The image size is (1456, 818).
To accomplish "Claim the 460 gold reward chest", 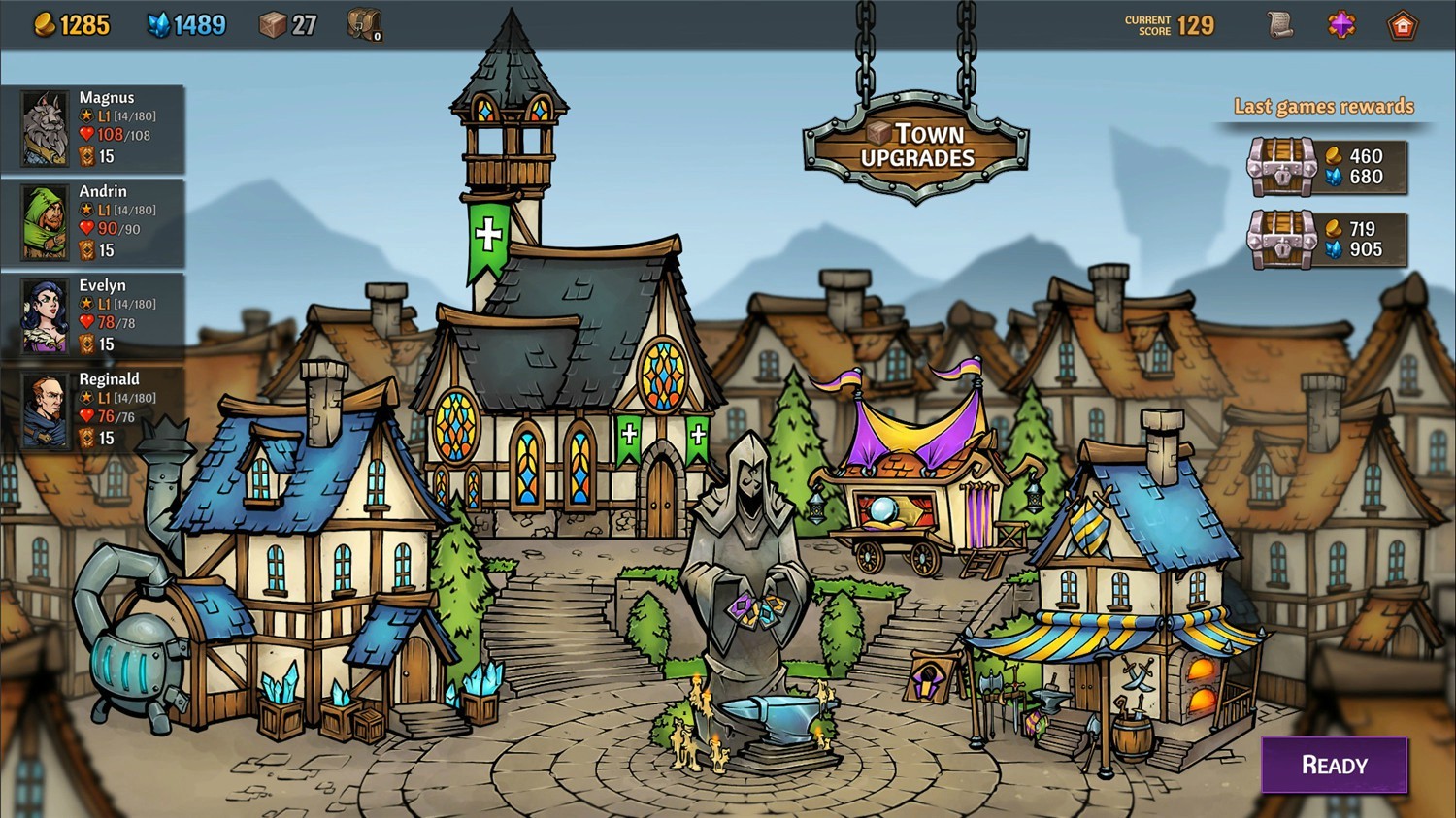I will [1281, 167].
